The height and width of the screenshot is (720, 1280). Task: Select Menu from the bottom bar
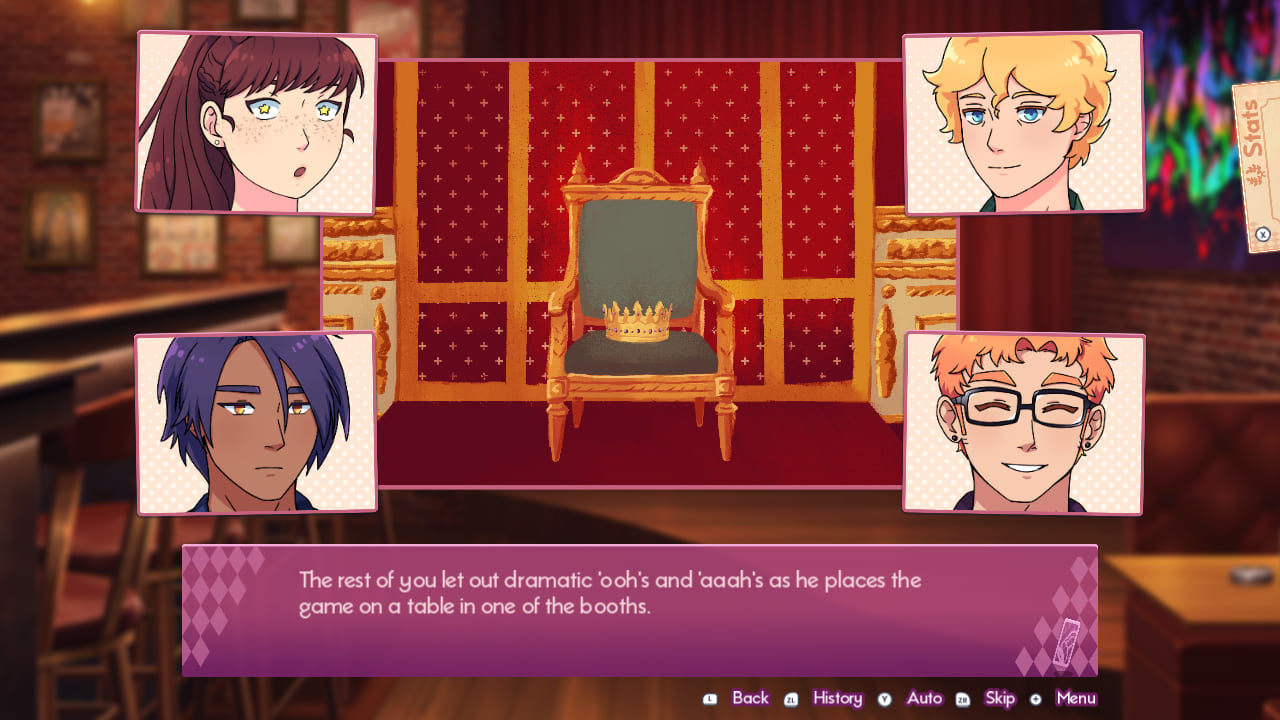[1074, 698]
